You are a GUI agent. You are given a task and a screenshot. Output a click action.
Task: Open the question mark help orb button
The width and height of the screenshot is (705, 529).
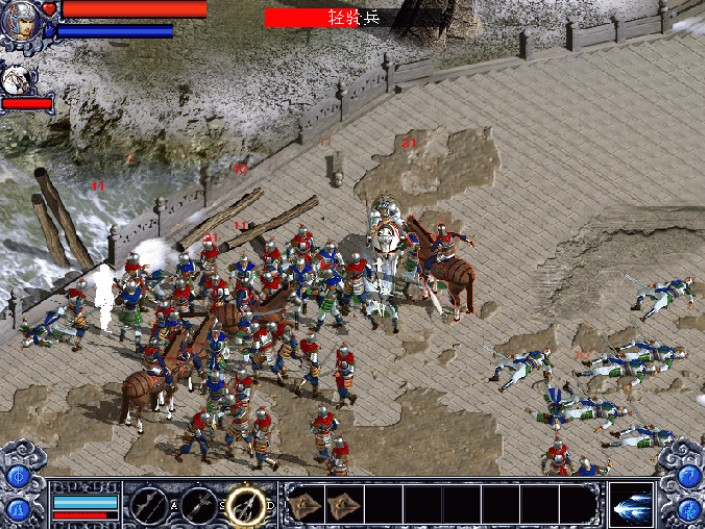tap(688, 475)
